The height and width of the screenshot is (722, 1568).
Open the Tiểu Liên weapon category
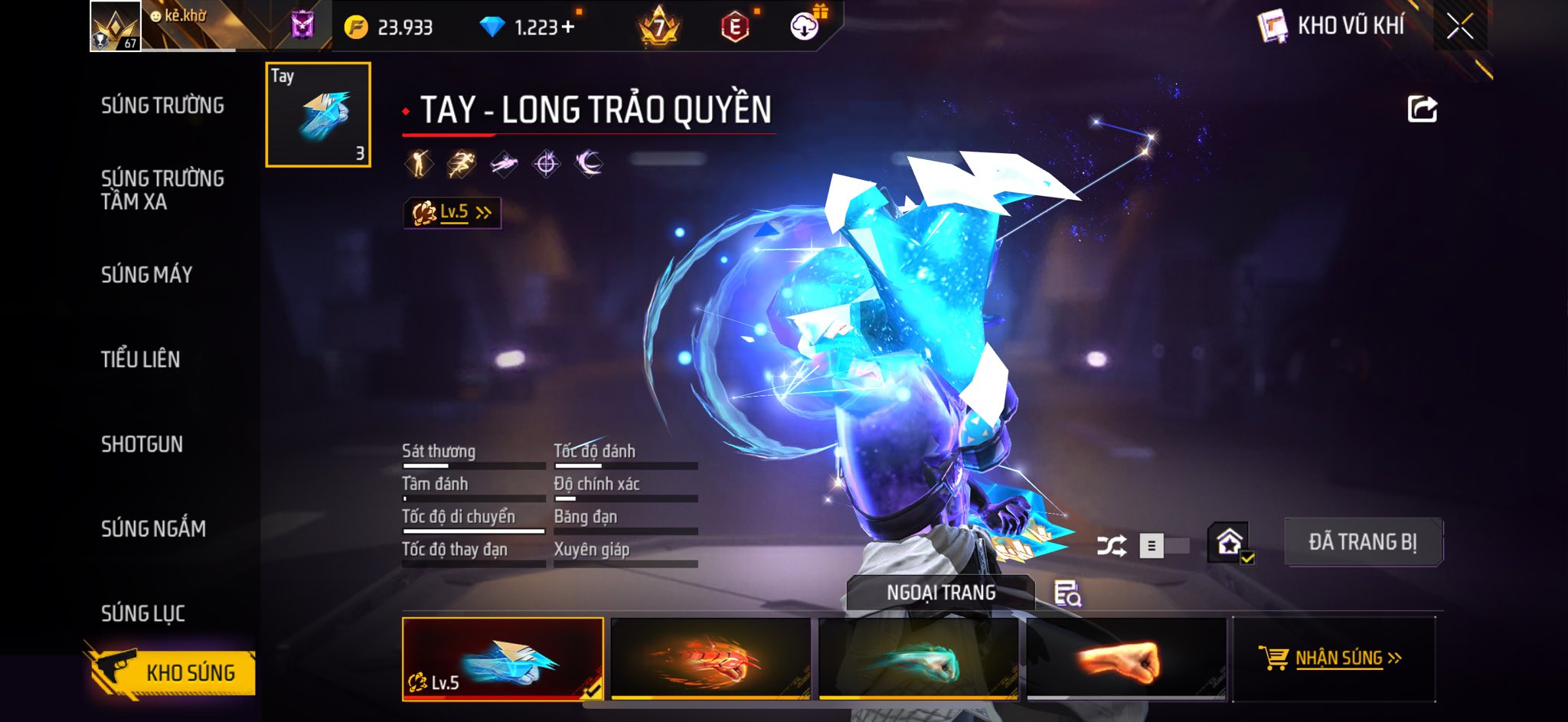[140, 359]
